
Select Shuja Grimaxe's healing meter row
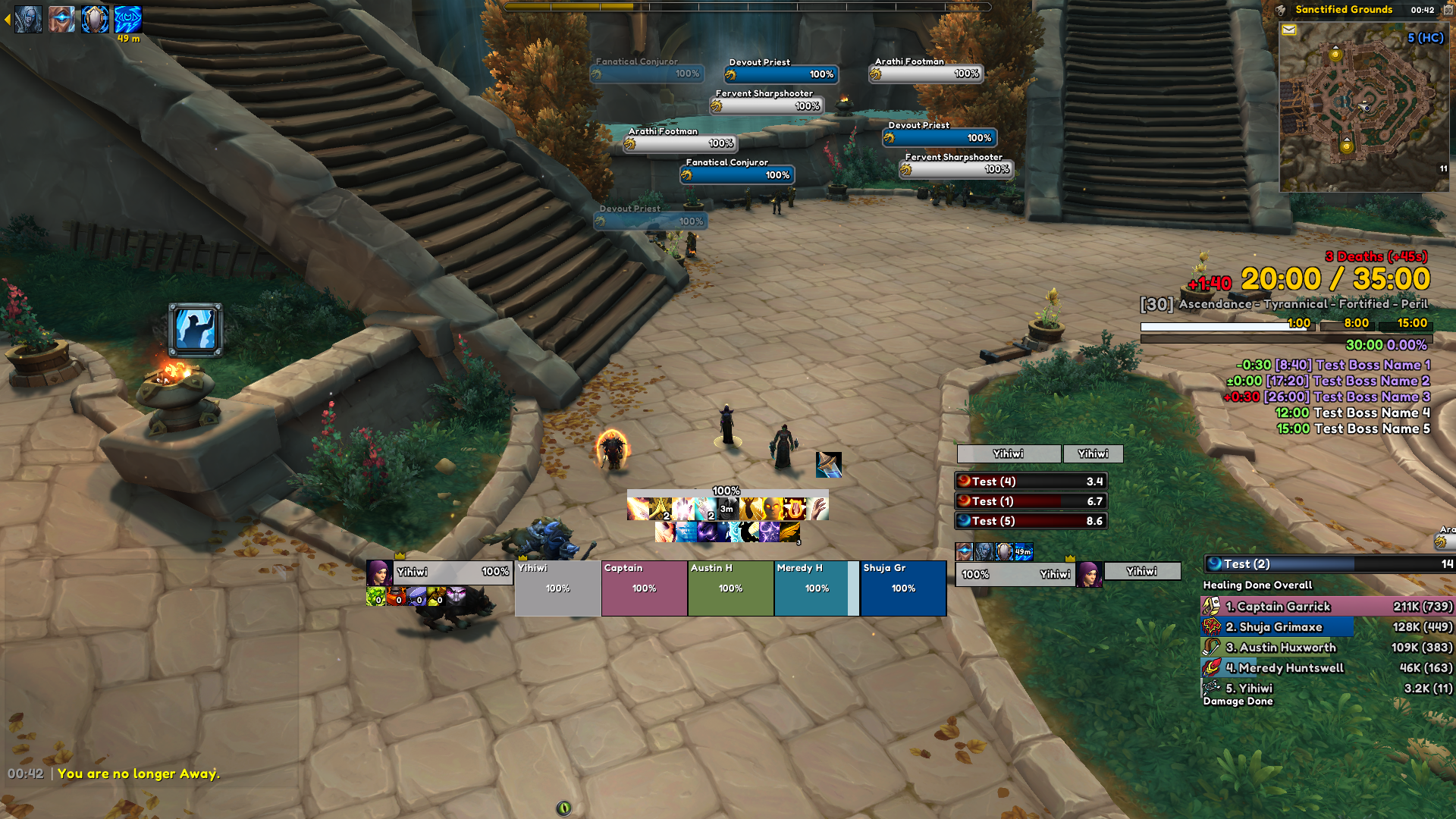click(1327, 627)
